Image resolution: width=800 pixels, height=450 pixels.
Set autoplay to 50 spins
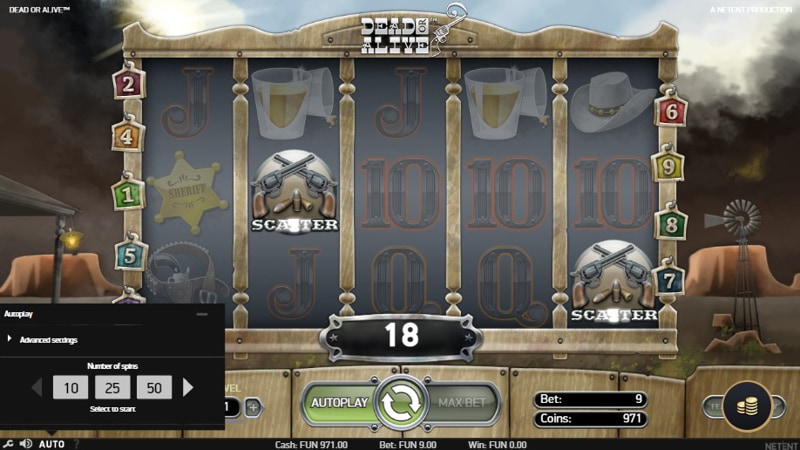pos(154,387)
